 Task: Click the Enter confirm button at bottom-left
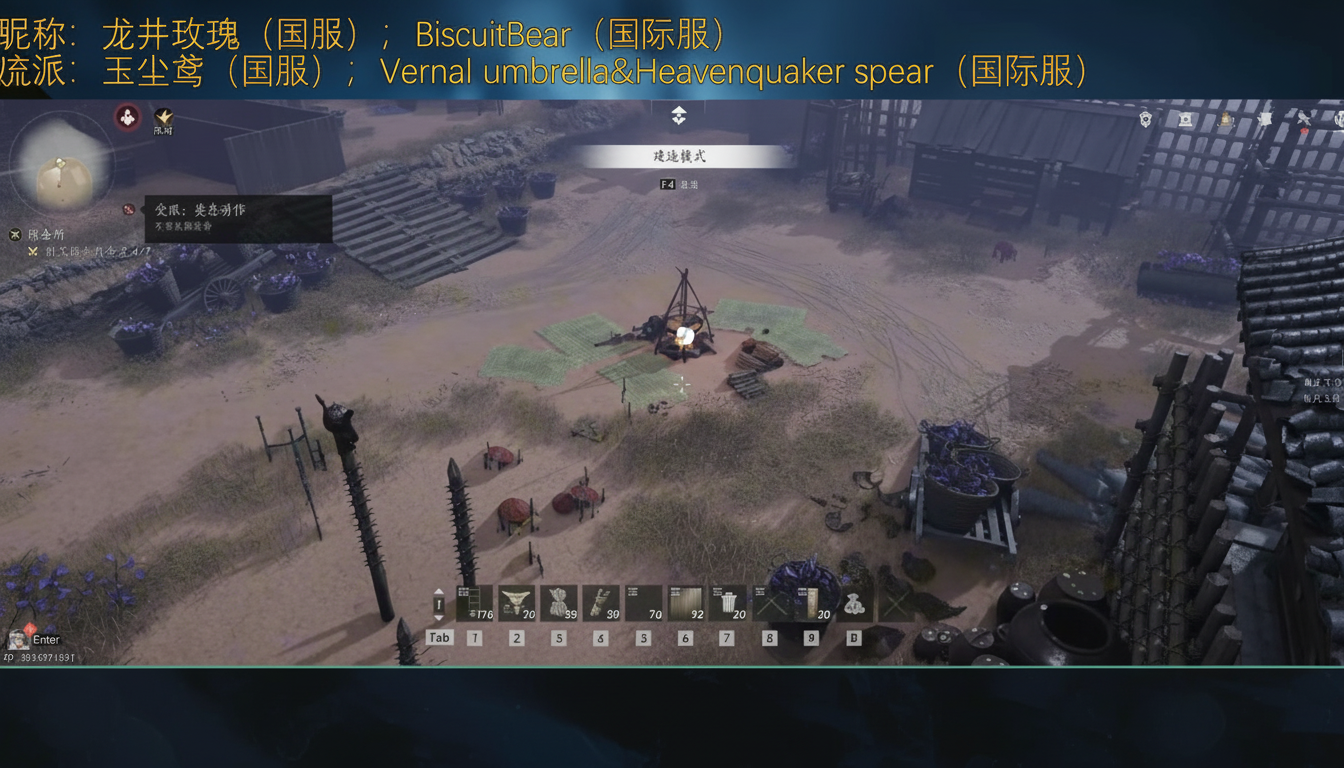tap(45, 639)
